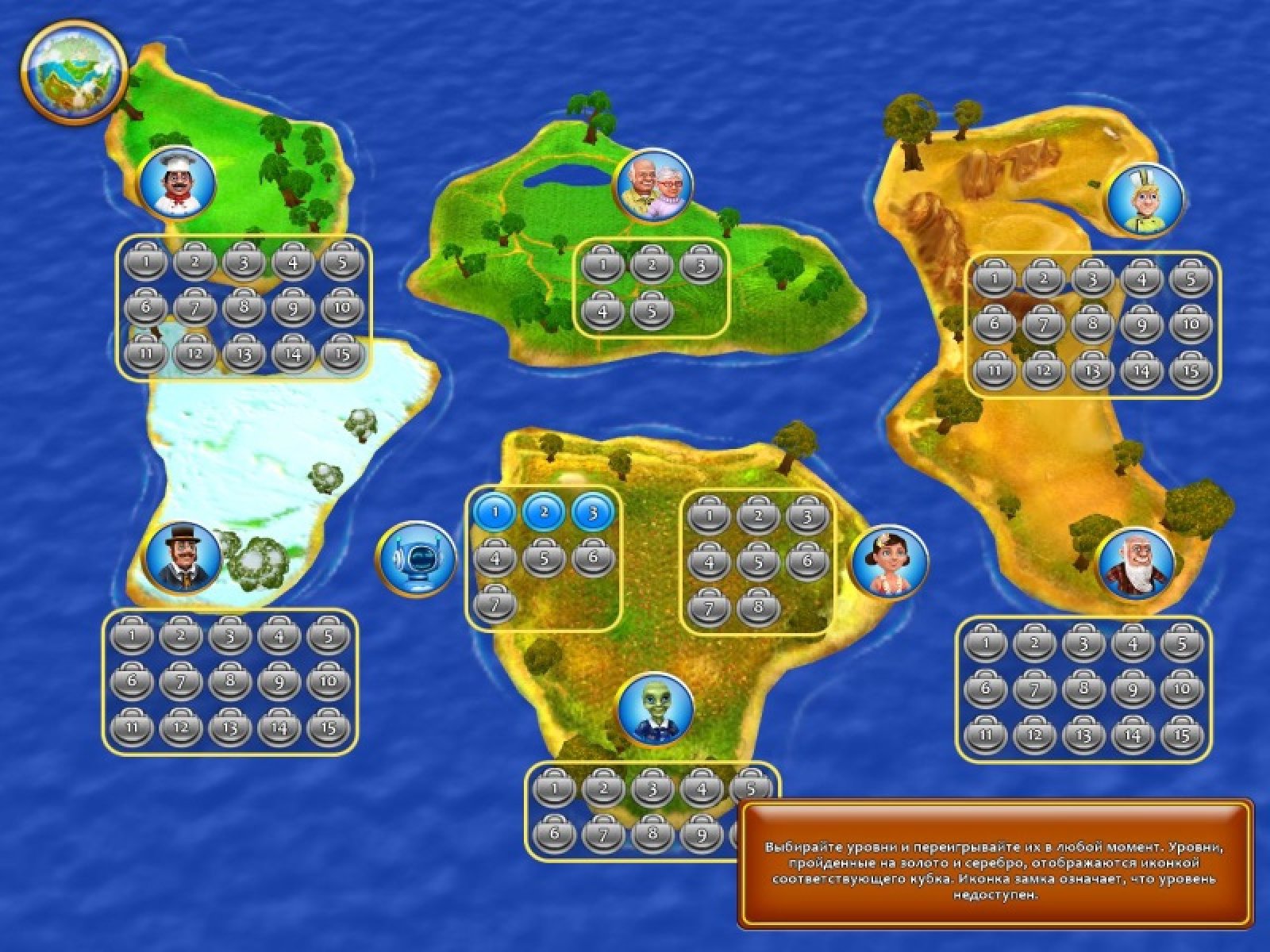Select locked level 5 under the elderly couple

click(652, 311)
